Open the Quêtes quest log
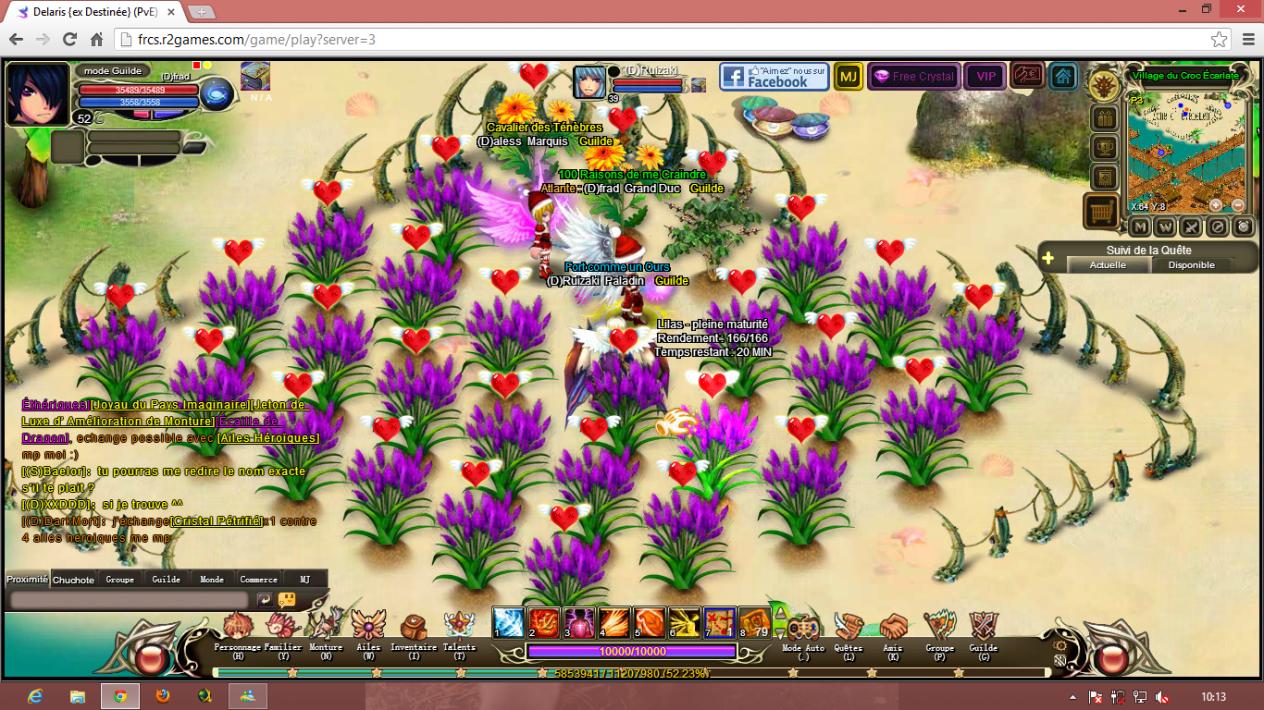 (x=848, y=628)
